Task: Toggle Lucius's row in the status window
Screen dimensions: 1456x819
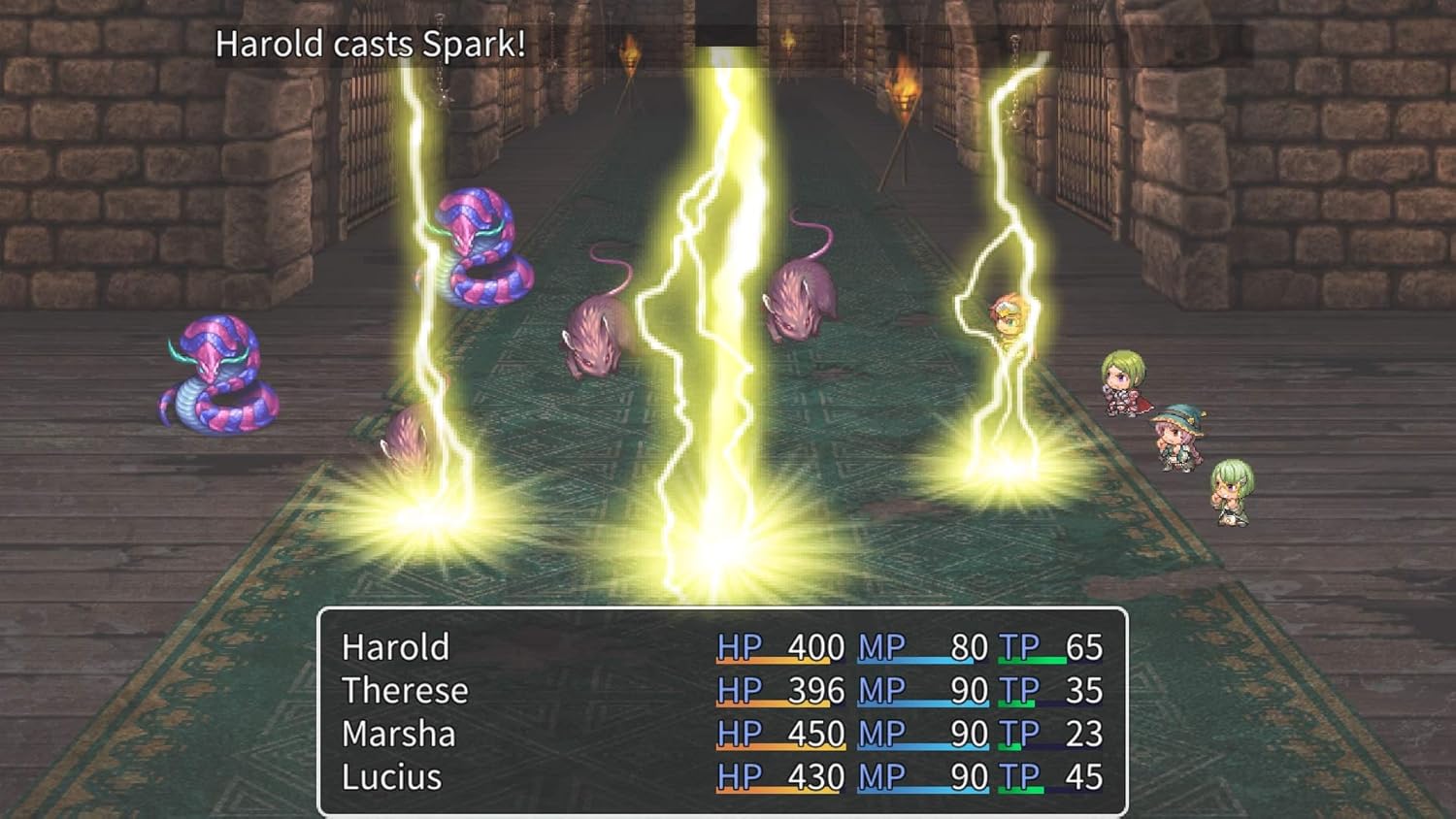Action: 718,776
